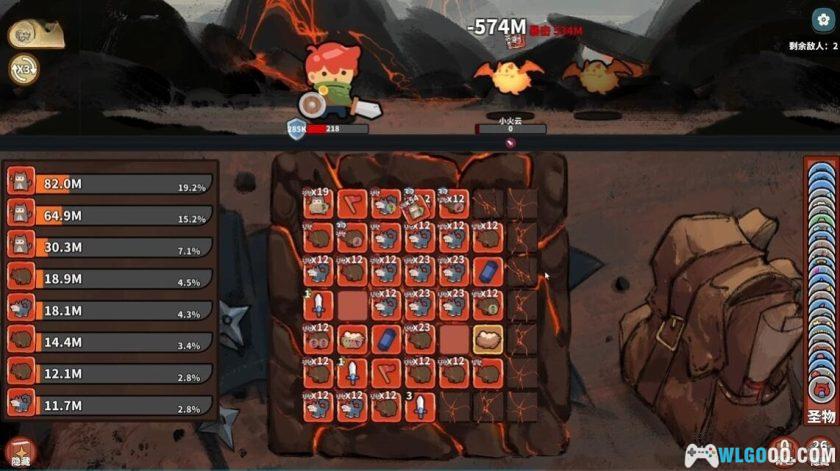Hide the damage stats panel (隐藏)
Image resolution: width=840 pixels, height=471 pixels.
[x=18, y=452]
